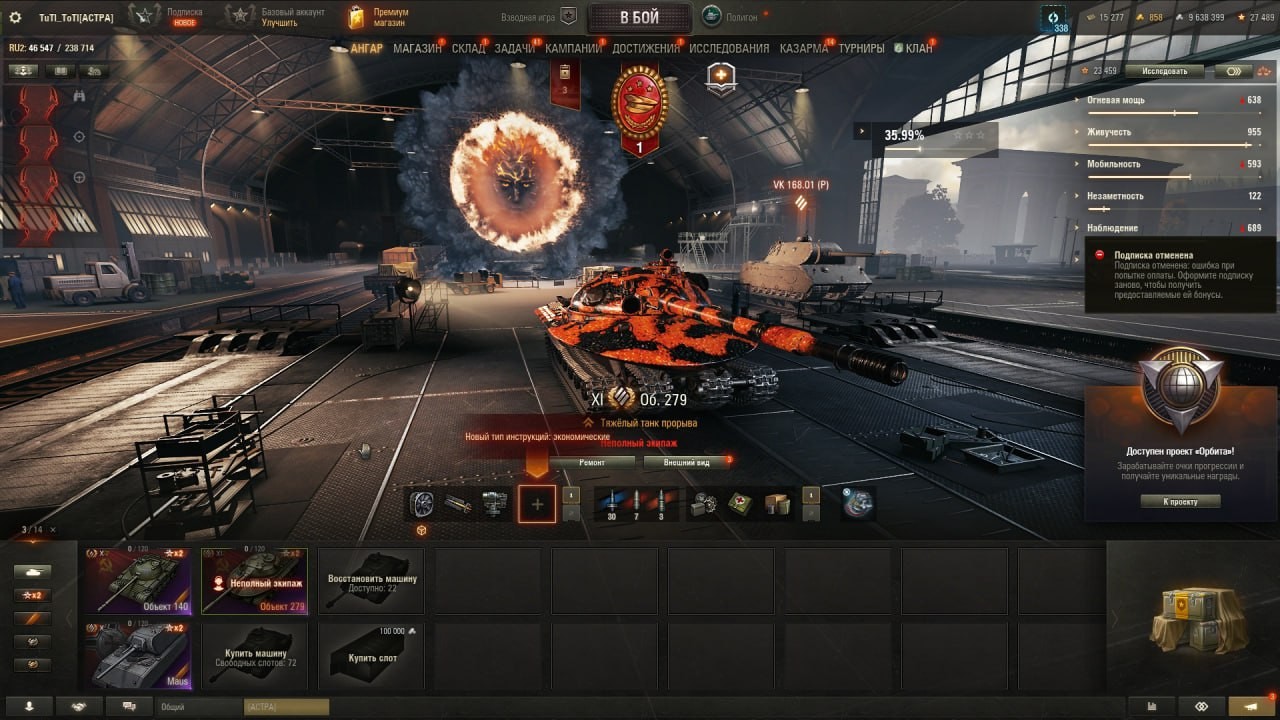Screen dimensions: 1280x720
Task: Switch to the СКЛАД tab
Action: 468,48
